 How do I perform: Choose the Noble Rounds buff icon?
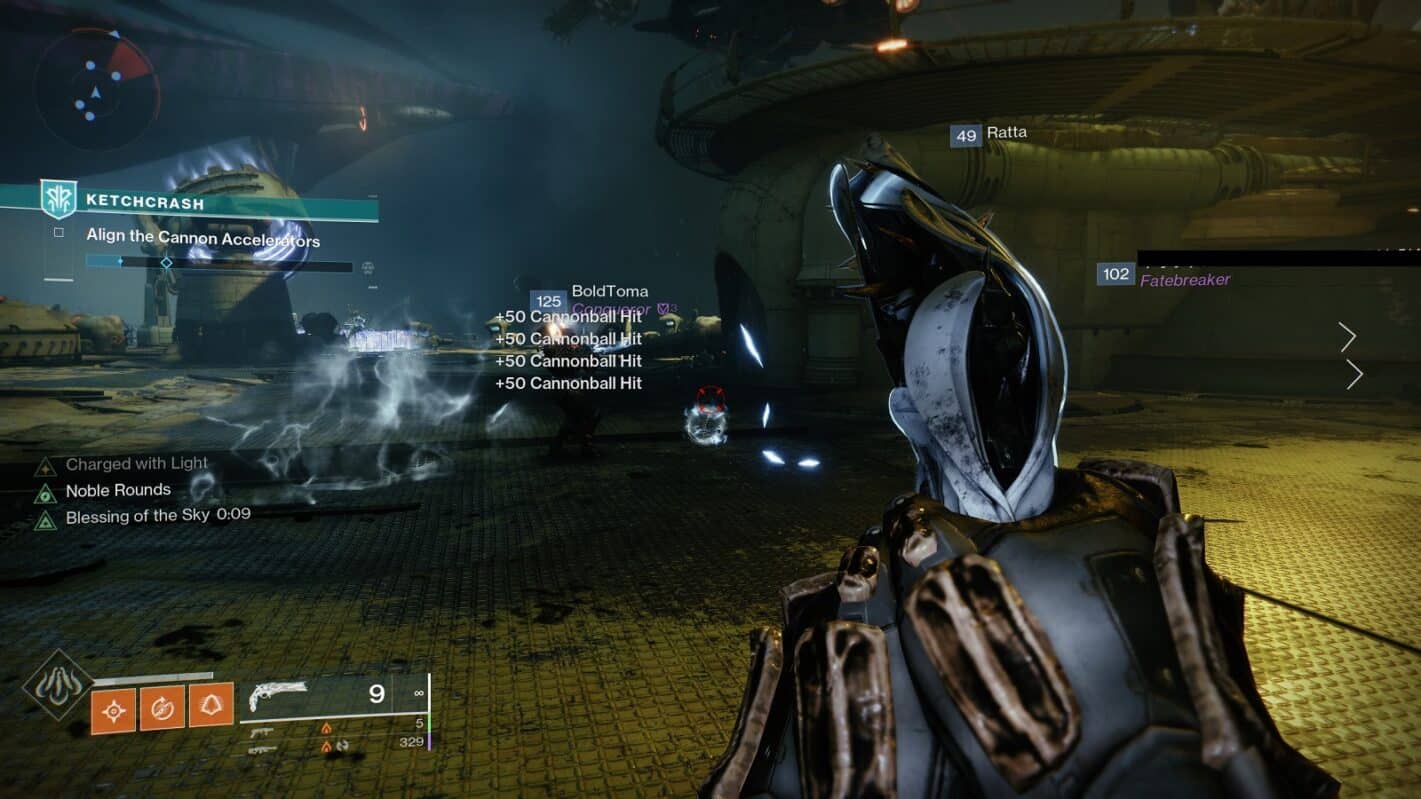tap(44, 492)
